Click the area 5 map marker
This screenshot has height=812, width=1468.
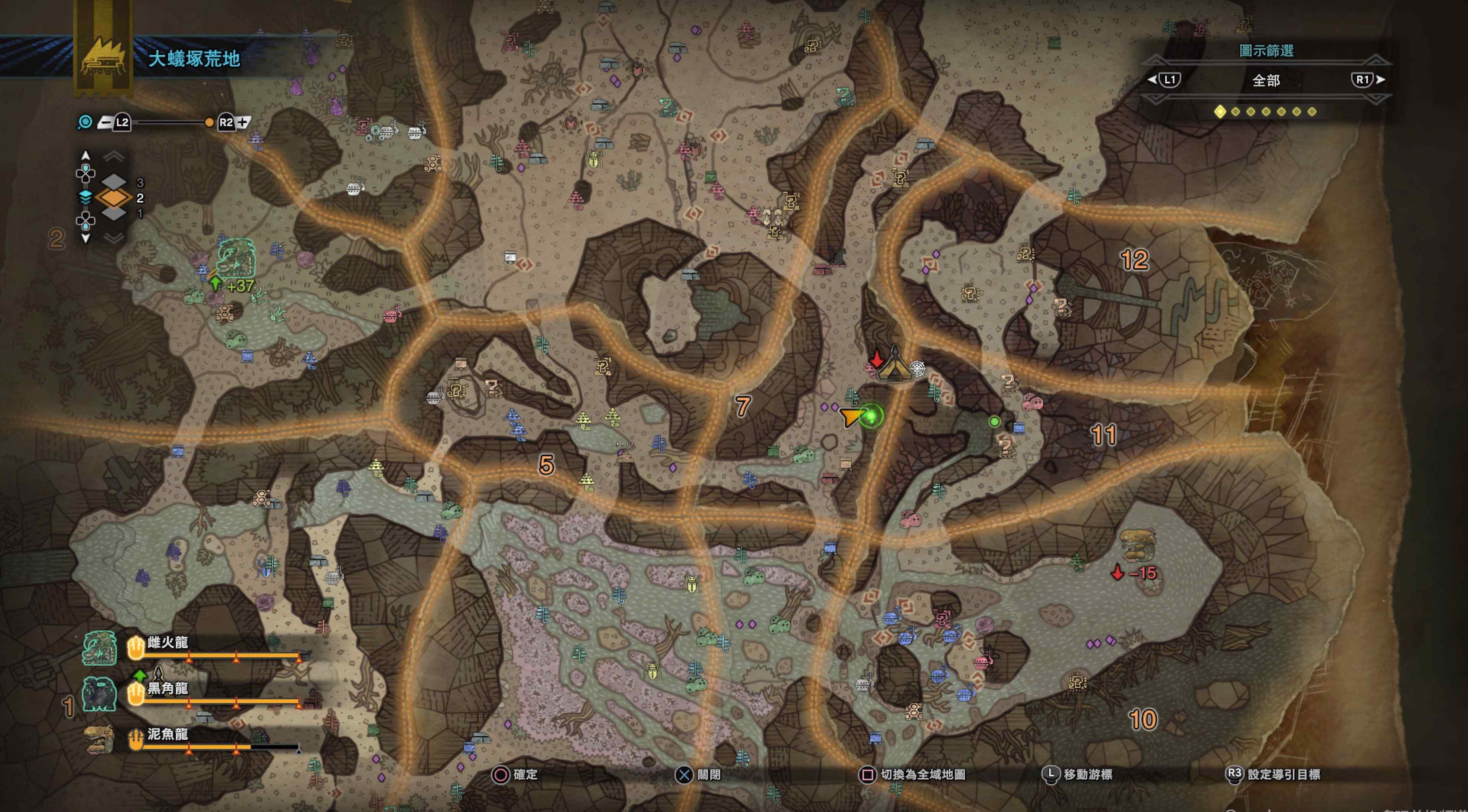click(546, 465)
